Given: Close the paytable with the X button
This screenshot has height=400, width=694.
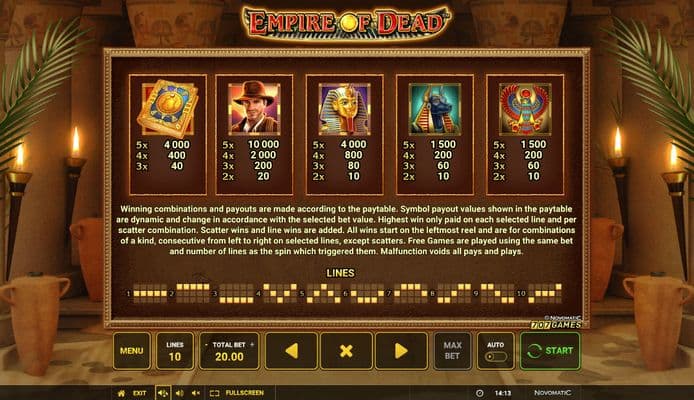Looking at the screenshot, I should (346, 351).
